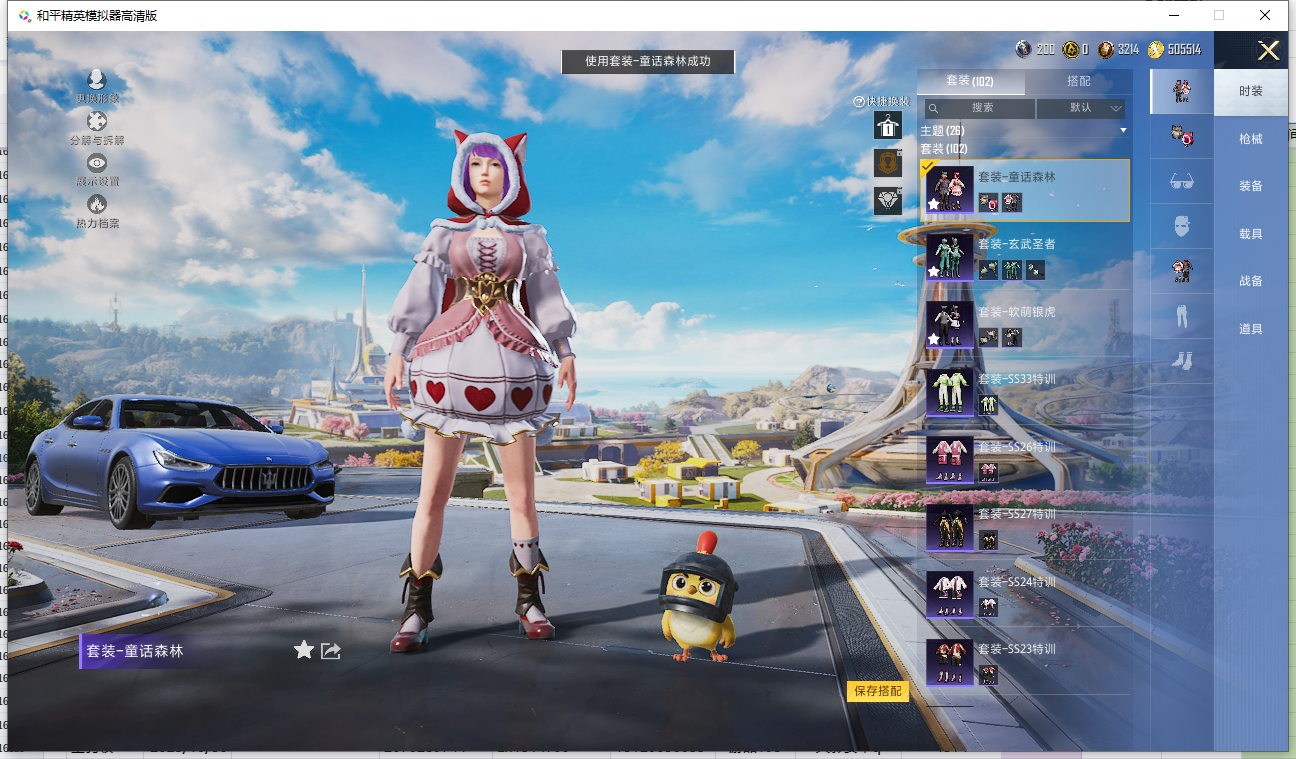
Task: Open 更换形象 character change
Action: point(97,86)
